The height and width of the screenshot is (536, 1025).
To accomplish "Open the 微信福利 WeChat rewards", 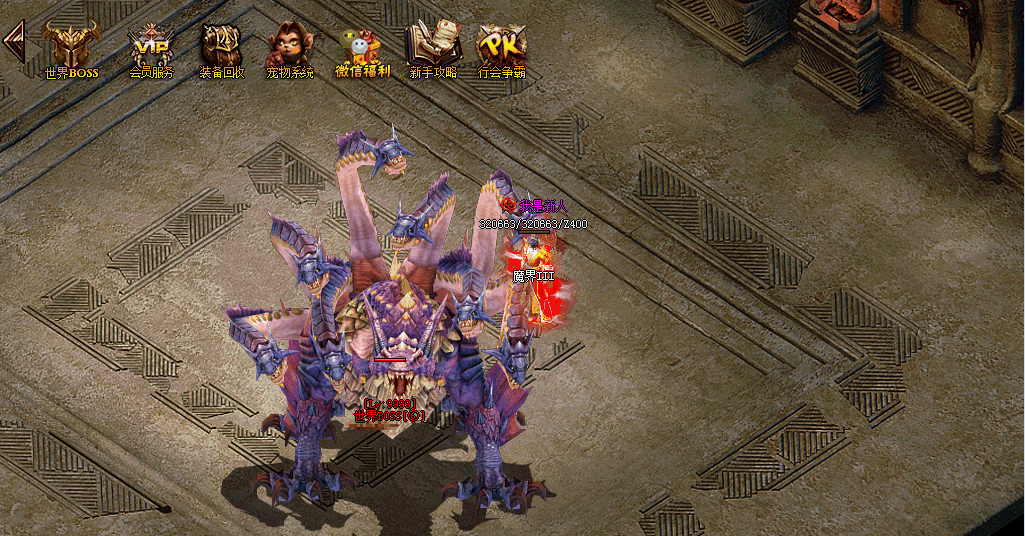I will tap(362, 49).
